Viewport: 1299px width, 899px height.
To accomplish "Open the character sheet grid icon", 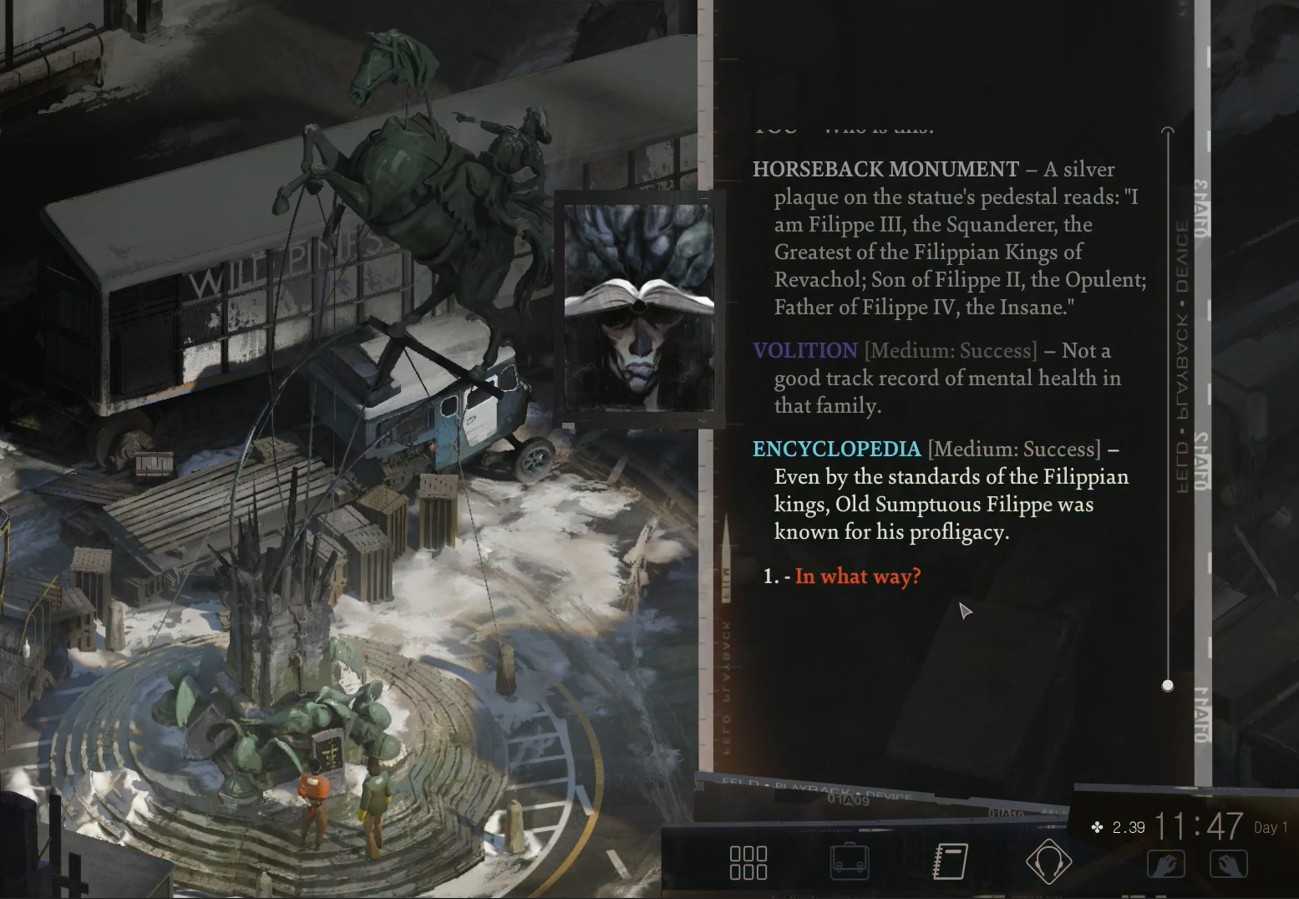I will point(748,862).
